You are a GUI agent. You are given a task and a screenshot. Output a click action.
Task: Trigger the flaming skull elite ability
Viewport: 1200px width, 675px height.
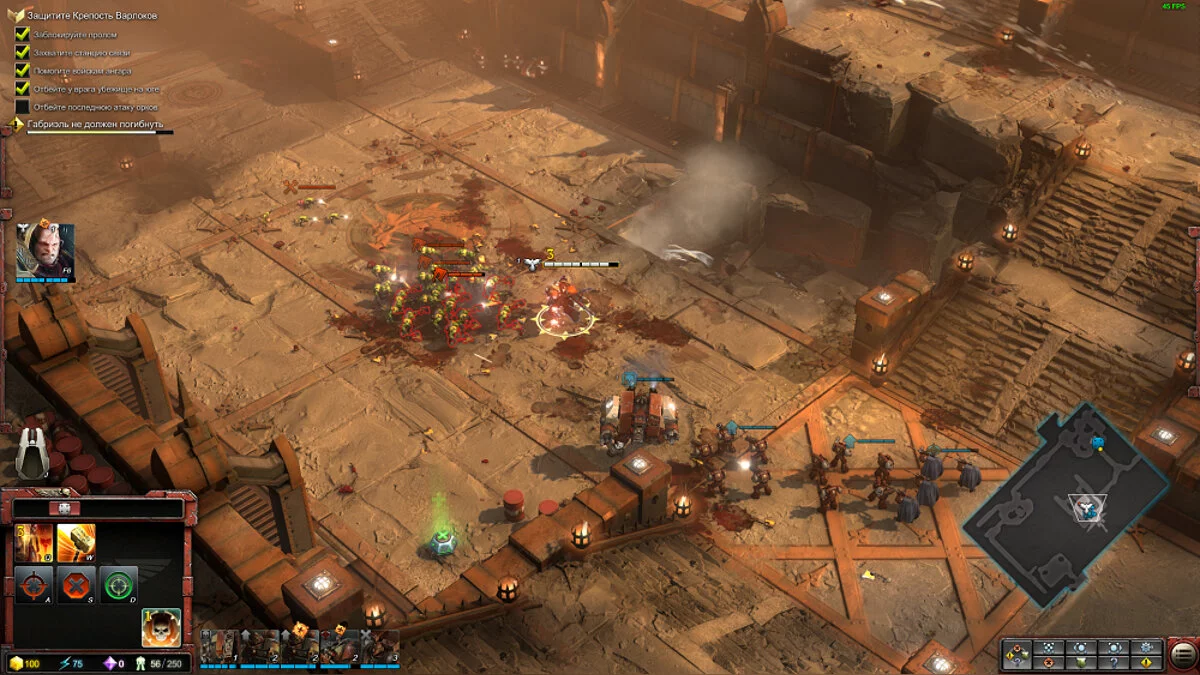coord(161,627)
